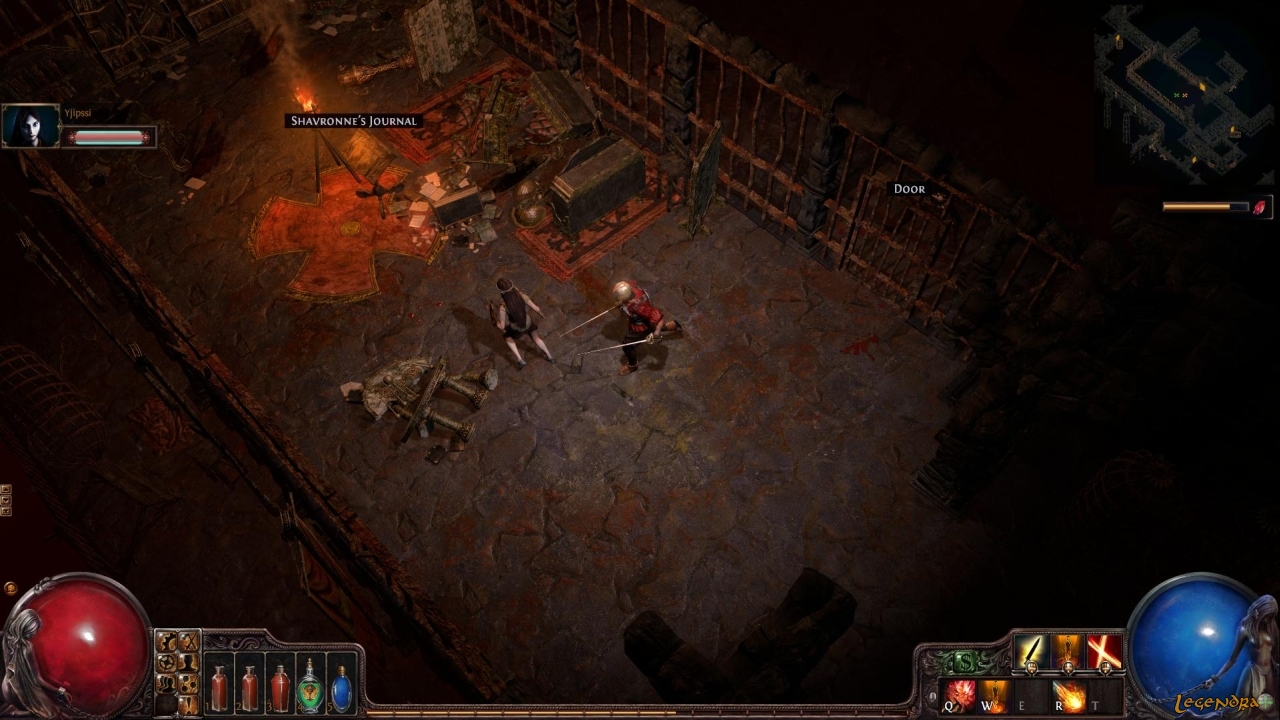Select party member Yjipssi's portrait
This screenshot has width=1280, height=720.
[31, 127]
